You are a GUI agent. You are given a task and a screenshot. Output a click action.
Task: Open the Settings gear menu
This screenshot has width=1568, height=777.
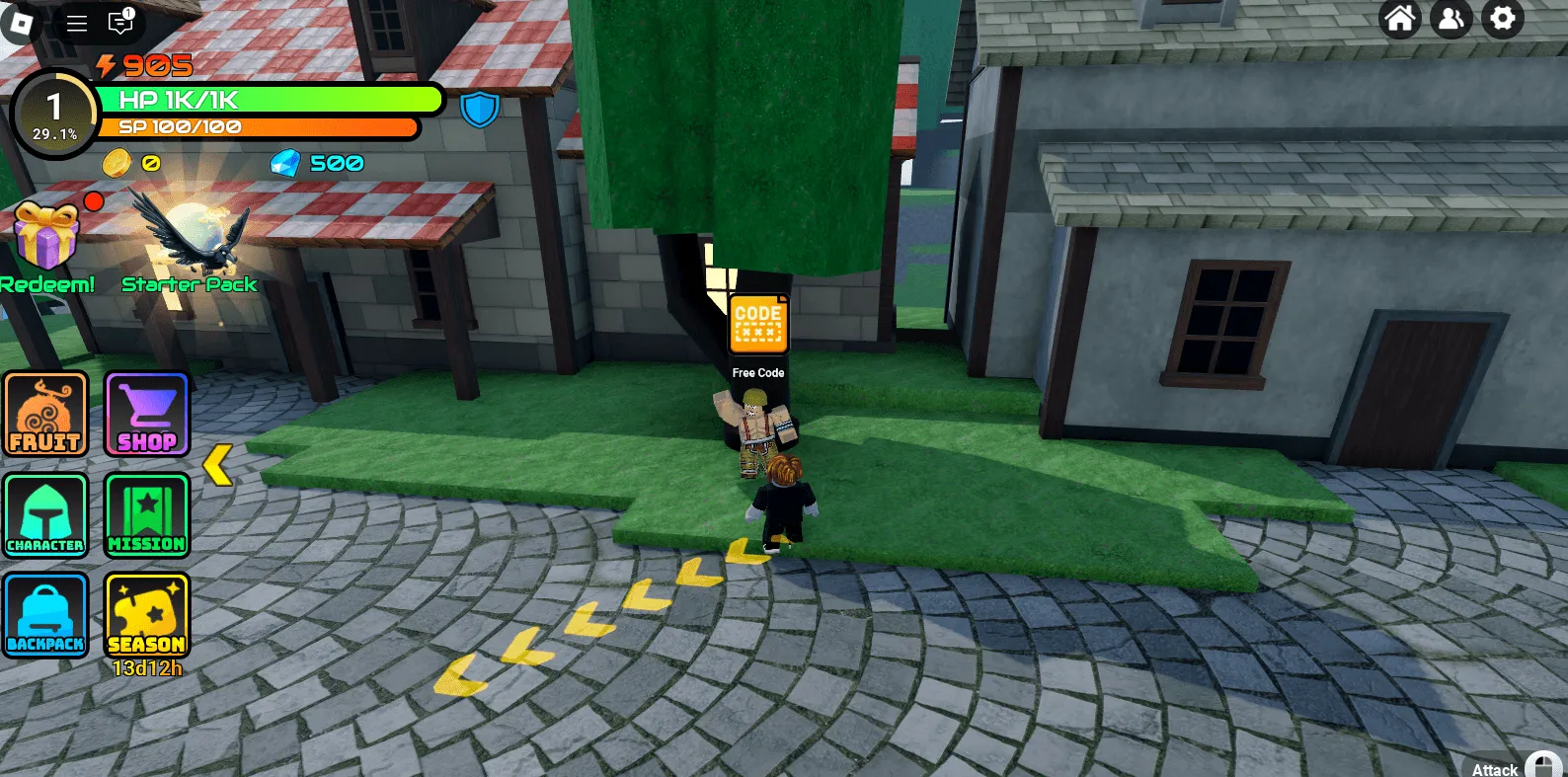(x=1502, y=18)
